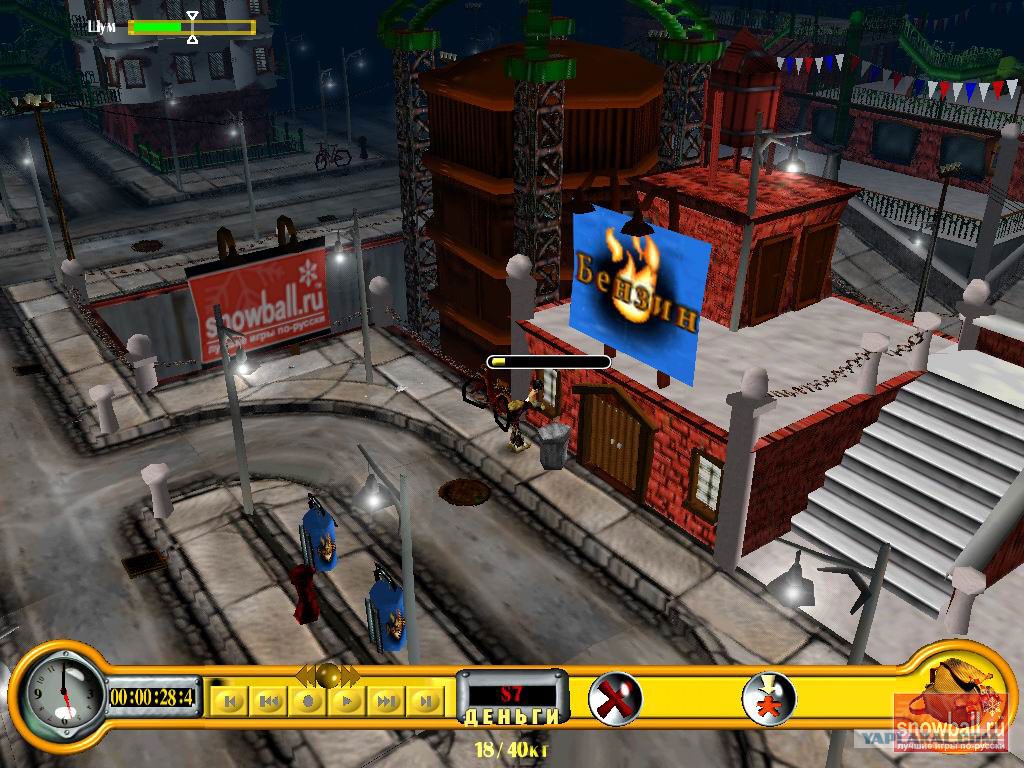Click the red X cancel button
The height and width of the screenshot is (768, 1024).
click(x=615, y=697)
